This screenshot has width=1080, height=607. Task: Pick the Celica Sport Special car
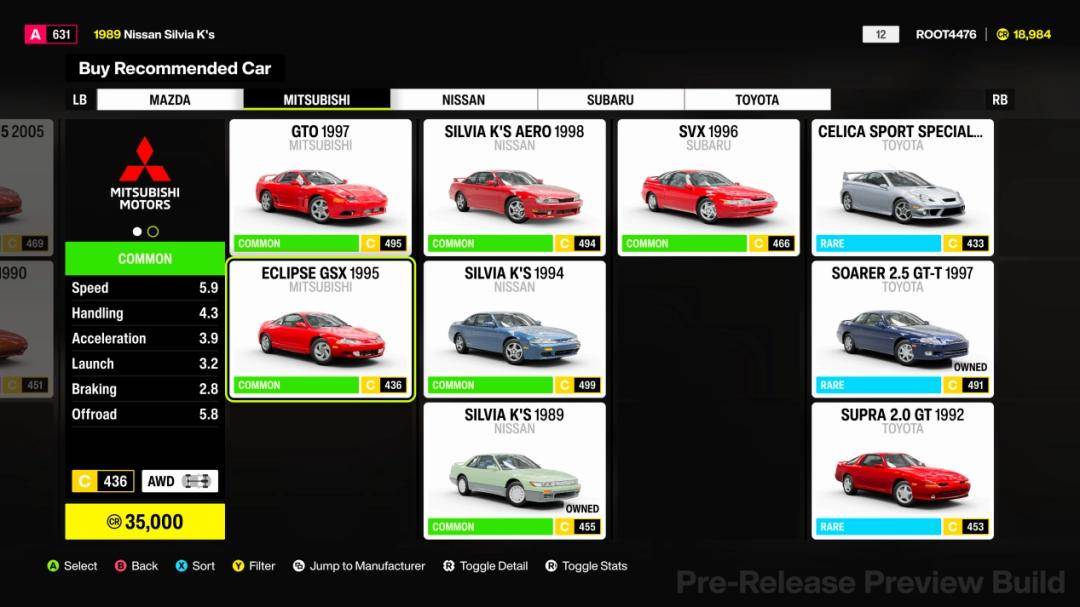pos(902,187)
